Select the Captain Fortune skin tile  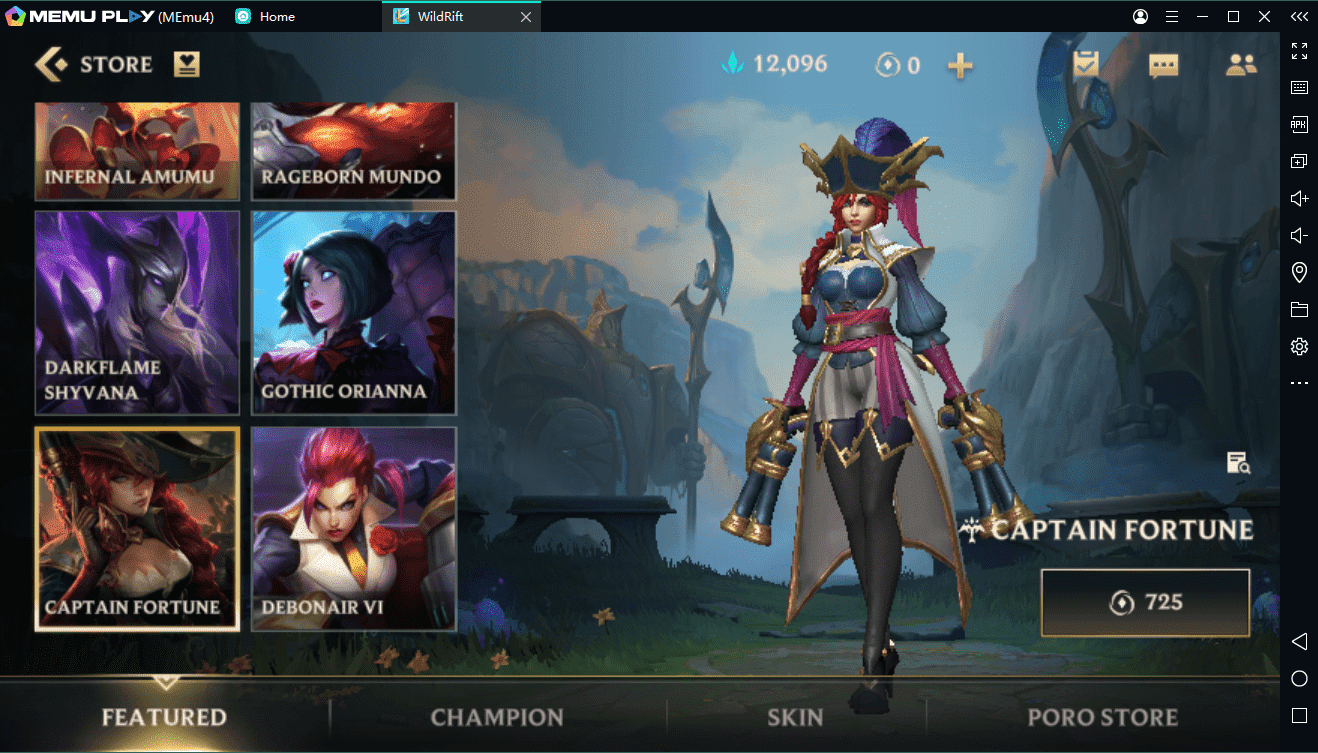click(138, 529)
